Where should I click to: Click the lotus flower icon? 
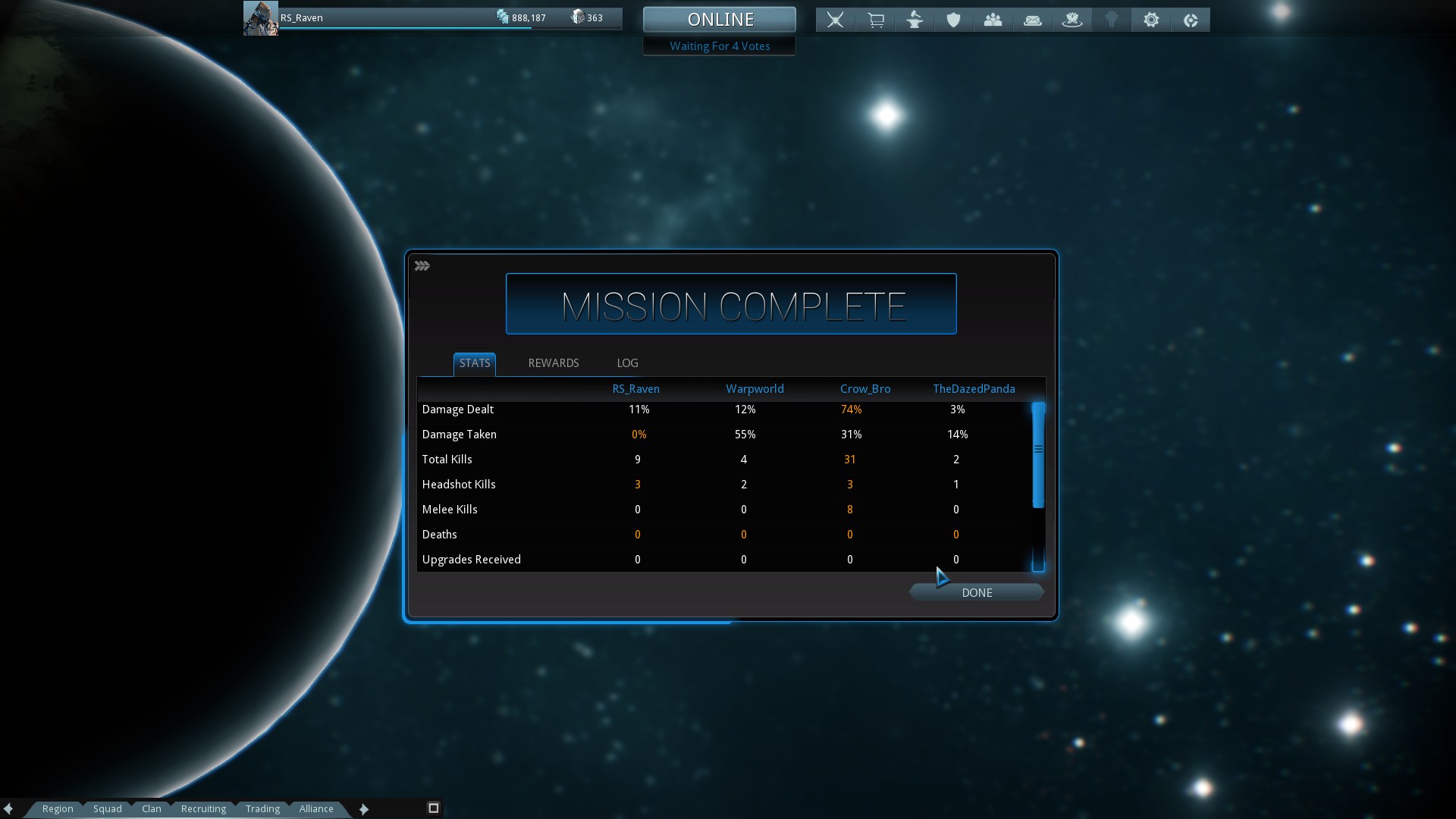tap(1072, 20)
